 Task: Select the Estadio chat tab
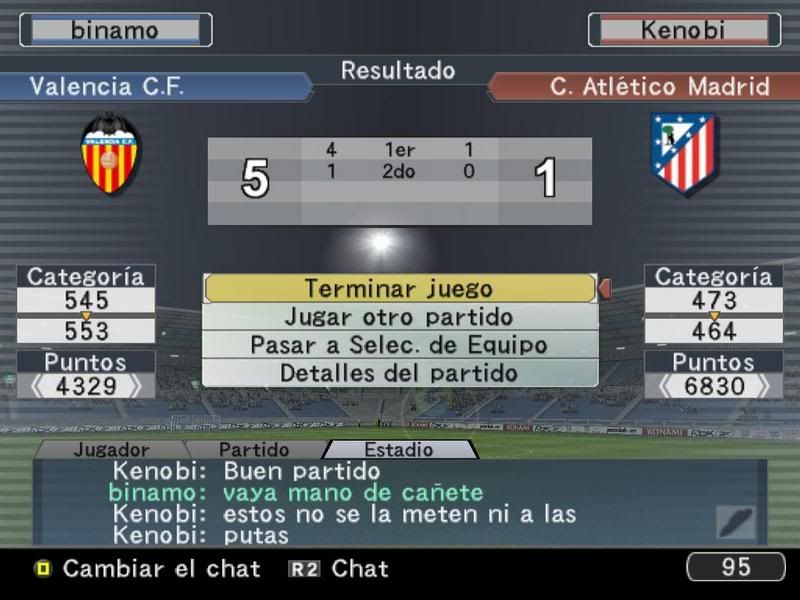pyautogui.click(x=399, y=450)
